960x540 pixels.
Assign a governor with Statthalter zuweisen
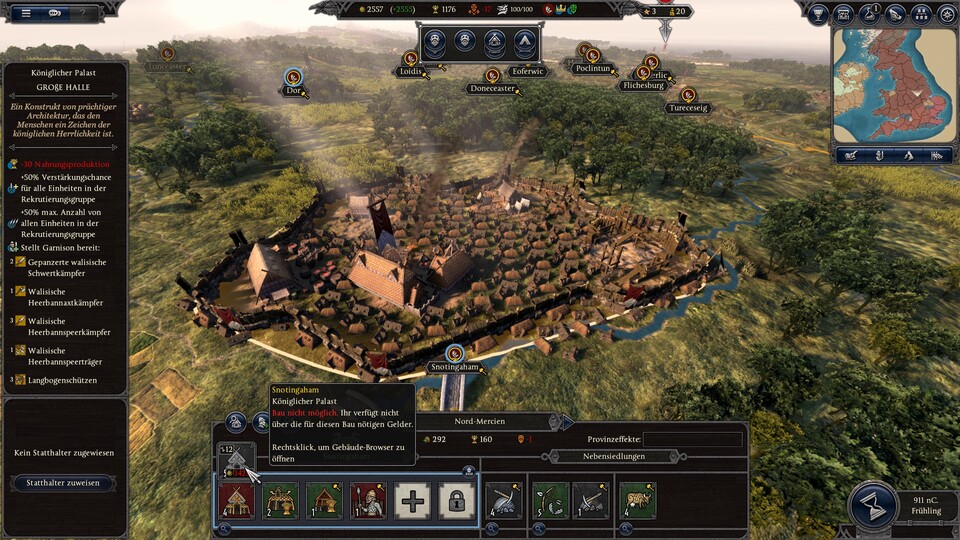63,483
